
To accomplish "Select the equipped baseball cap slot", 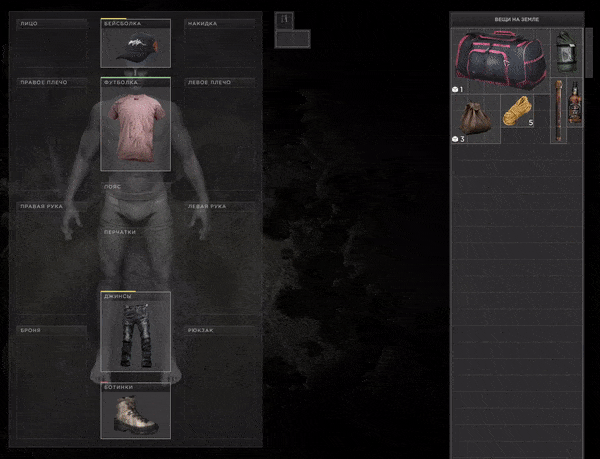I will [x=135, y=45].
